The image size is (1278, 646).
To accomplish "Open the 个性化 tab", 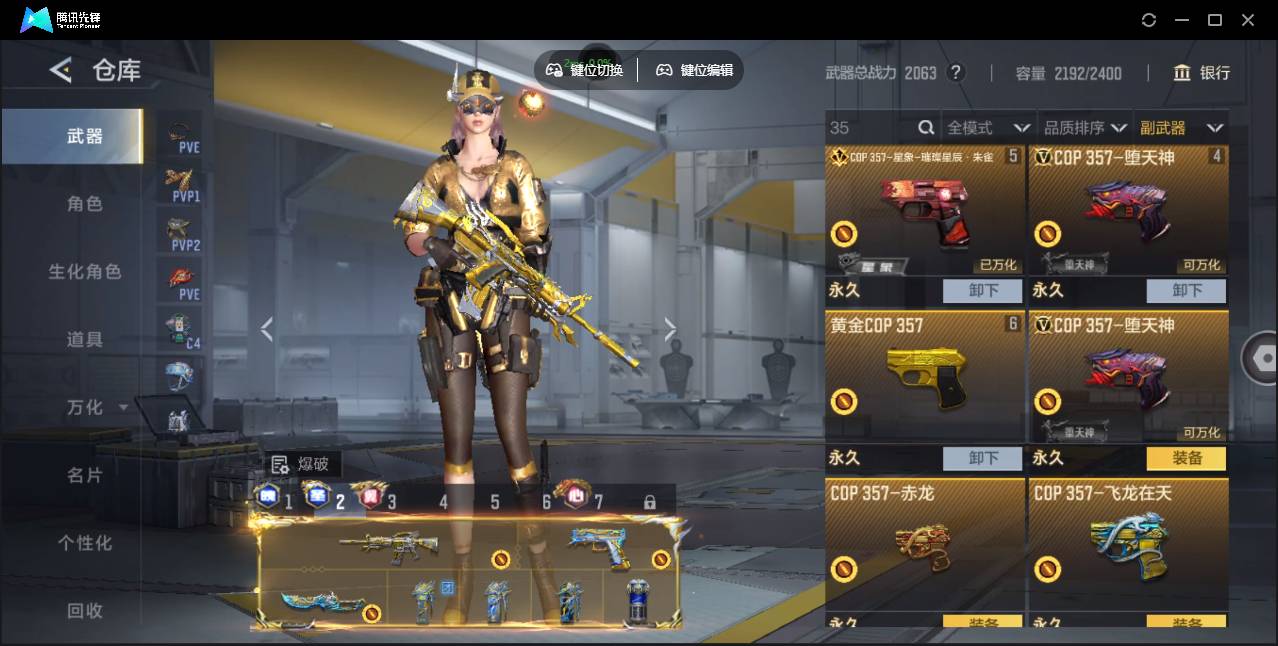I will (x=84, y=543).
